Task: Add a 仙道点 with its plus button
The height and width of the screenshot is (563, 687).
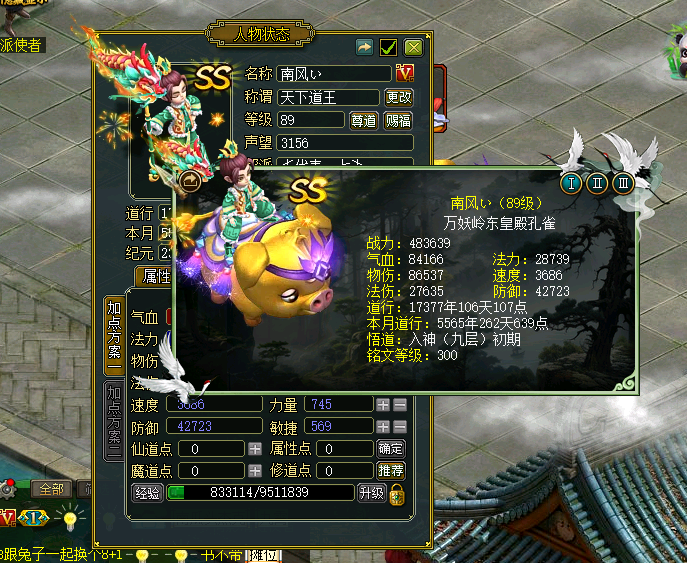Action: pos(255,449)
